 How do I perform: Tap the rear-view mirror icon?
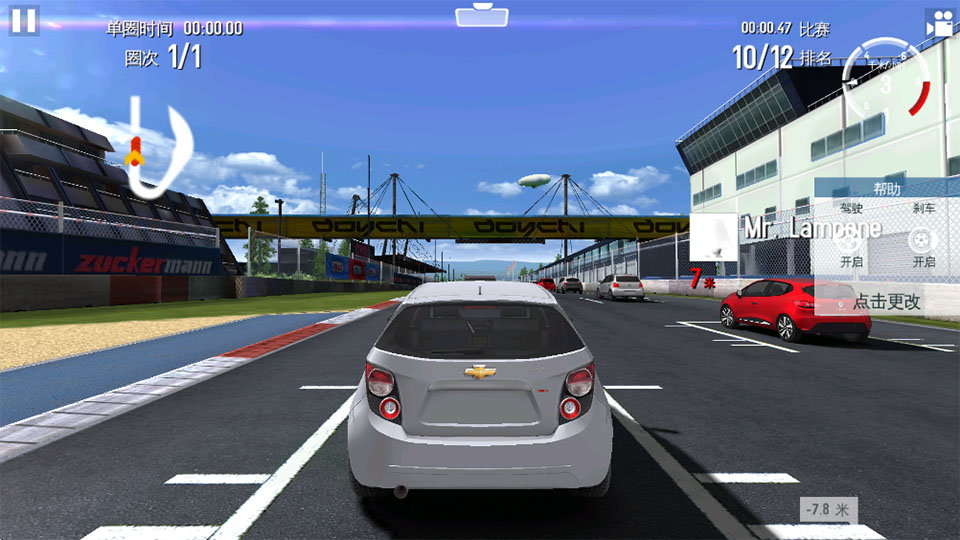(481, 16)
